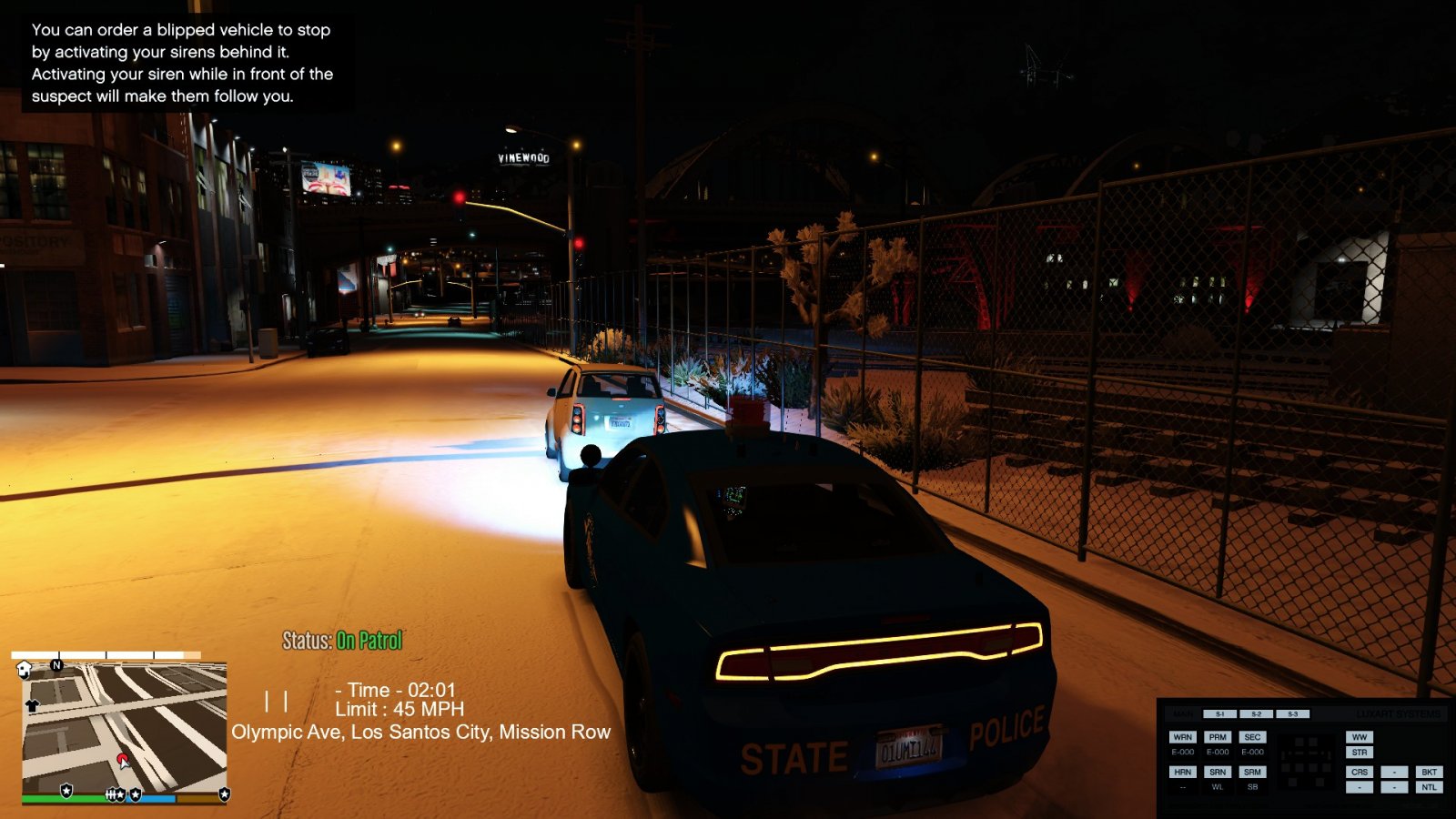Screen dimensions: 1456x819
Task: Click the jail bars marker on the minimap
Action: (113, 794)
